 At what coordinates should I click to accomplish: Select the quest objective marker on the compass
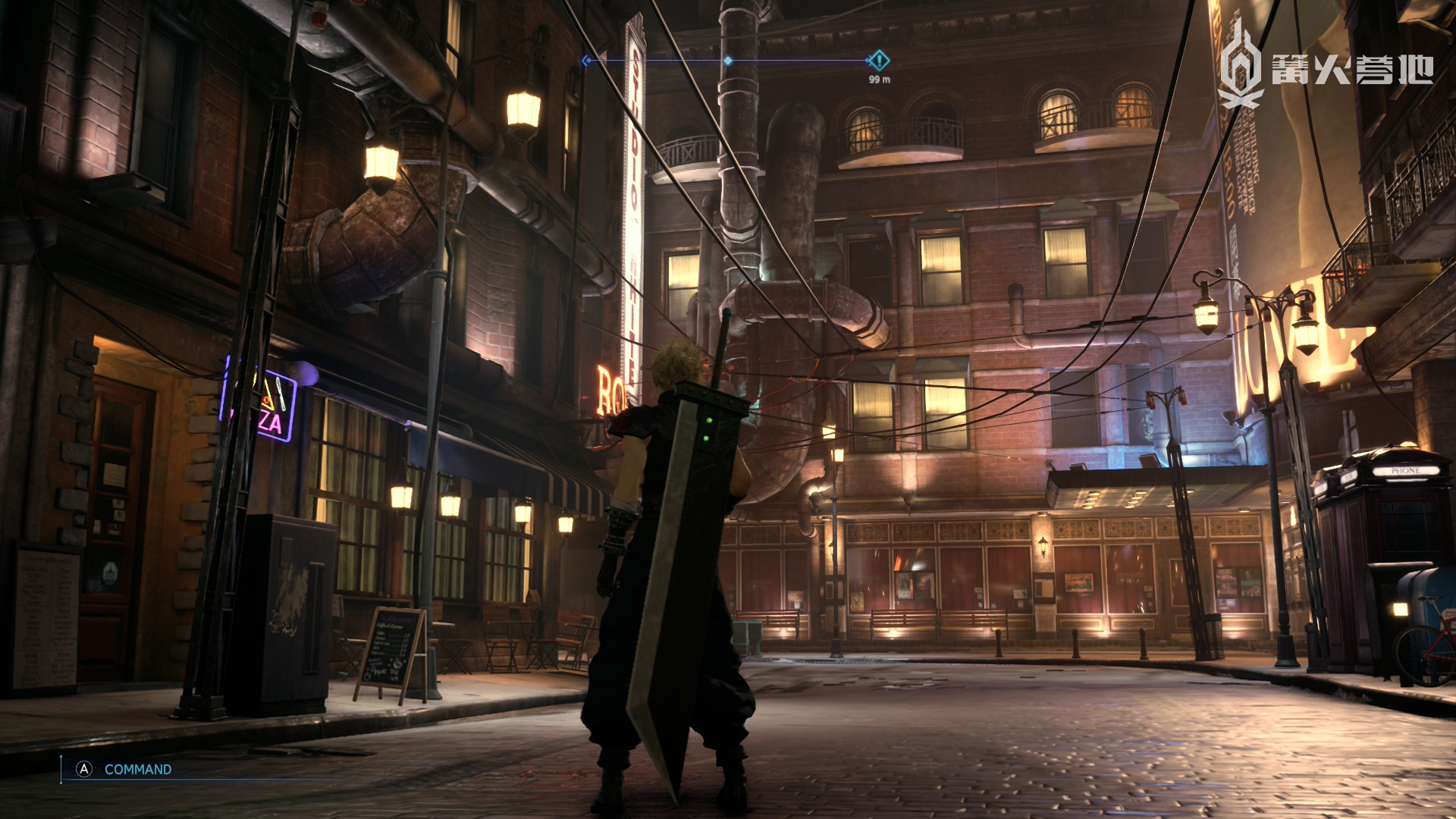pos(878,60)
